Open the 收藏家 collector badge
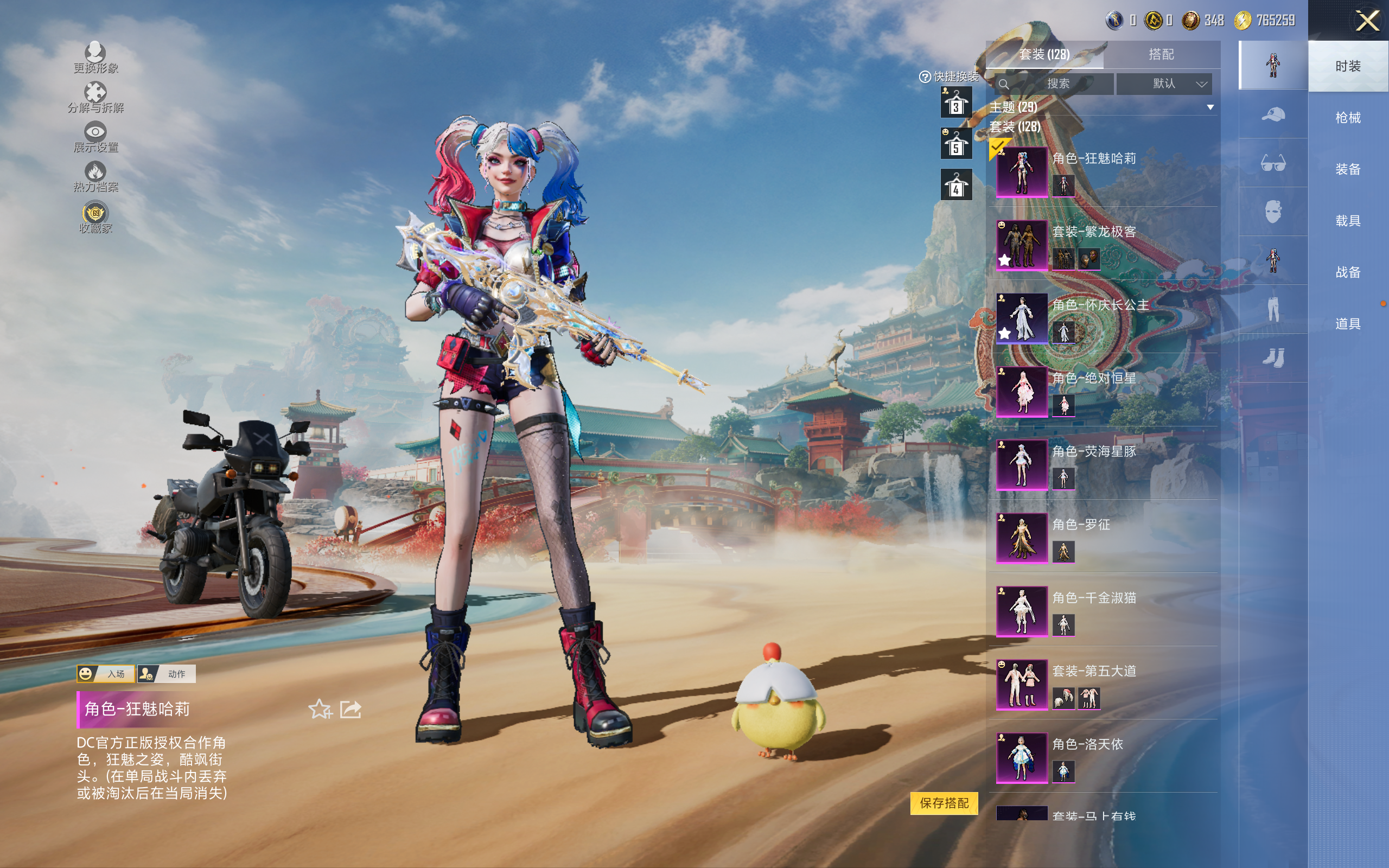 (x=95, y=218)
